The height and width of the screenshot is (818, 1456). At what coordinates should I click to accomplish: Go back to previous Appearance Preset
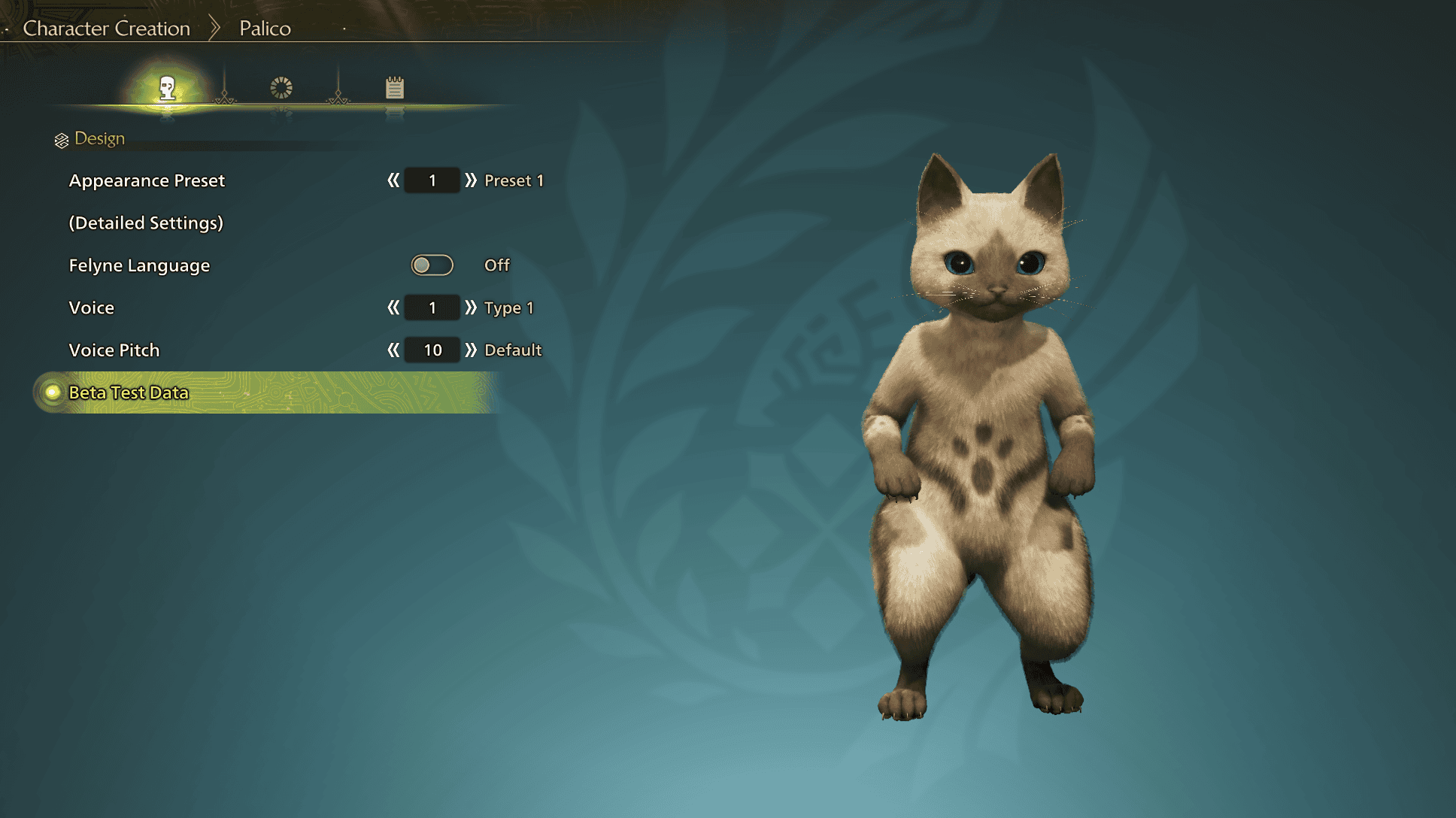[393, 180]
